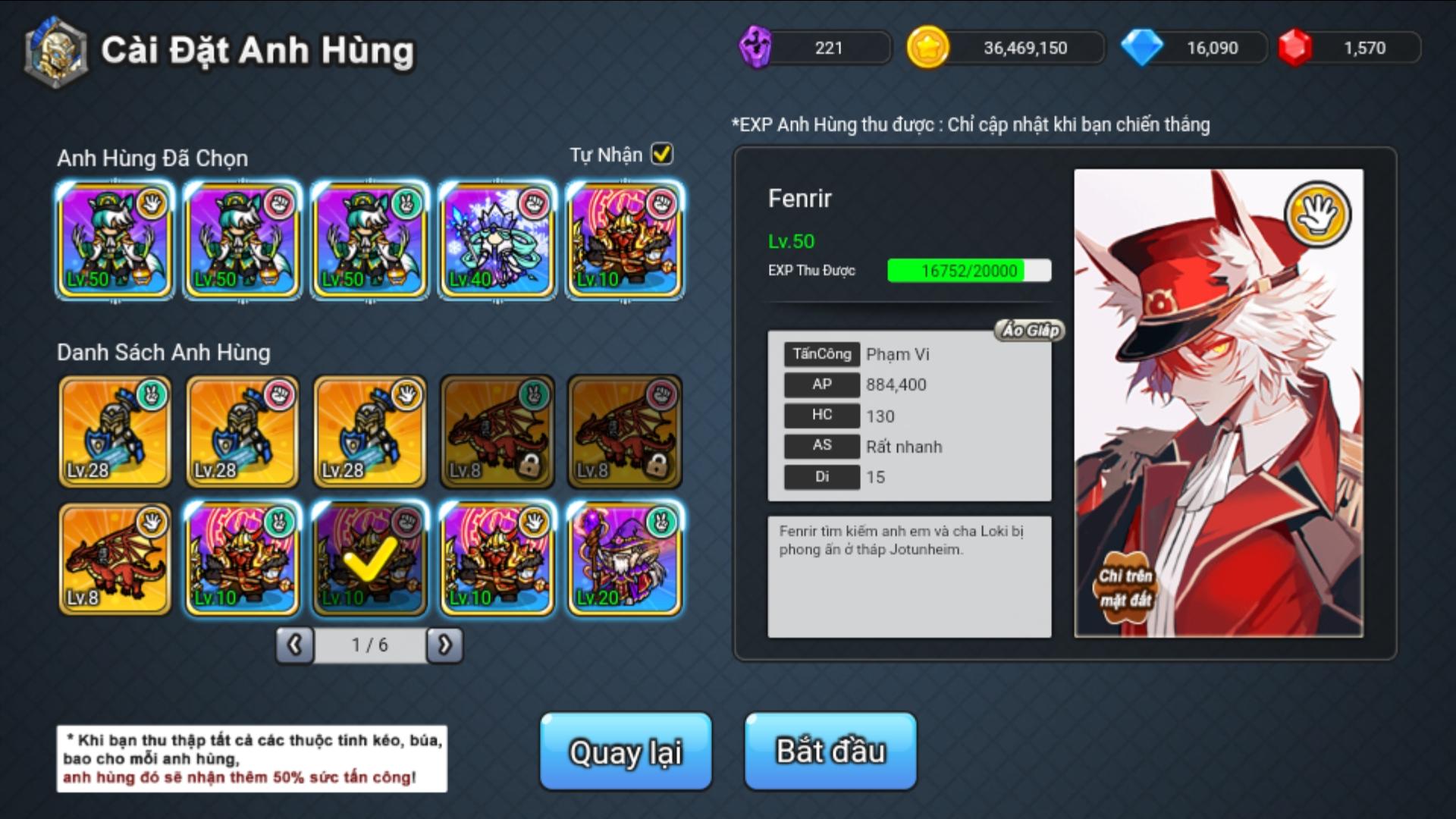The height and width of the screenshot is (819, 1456).
Task: Select the Lv.20 wizard hero thumbnail
Action: pos(623,560)
